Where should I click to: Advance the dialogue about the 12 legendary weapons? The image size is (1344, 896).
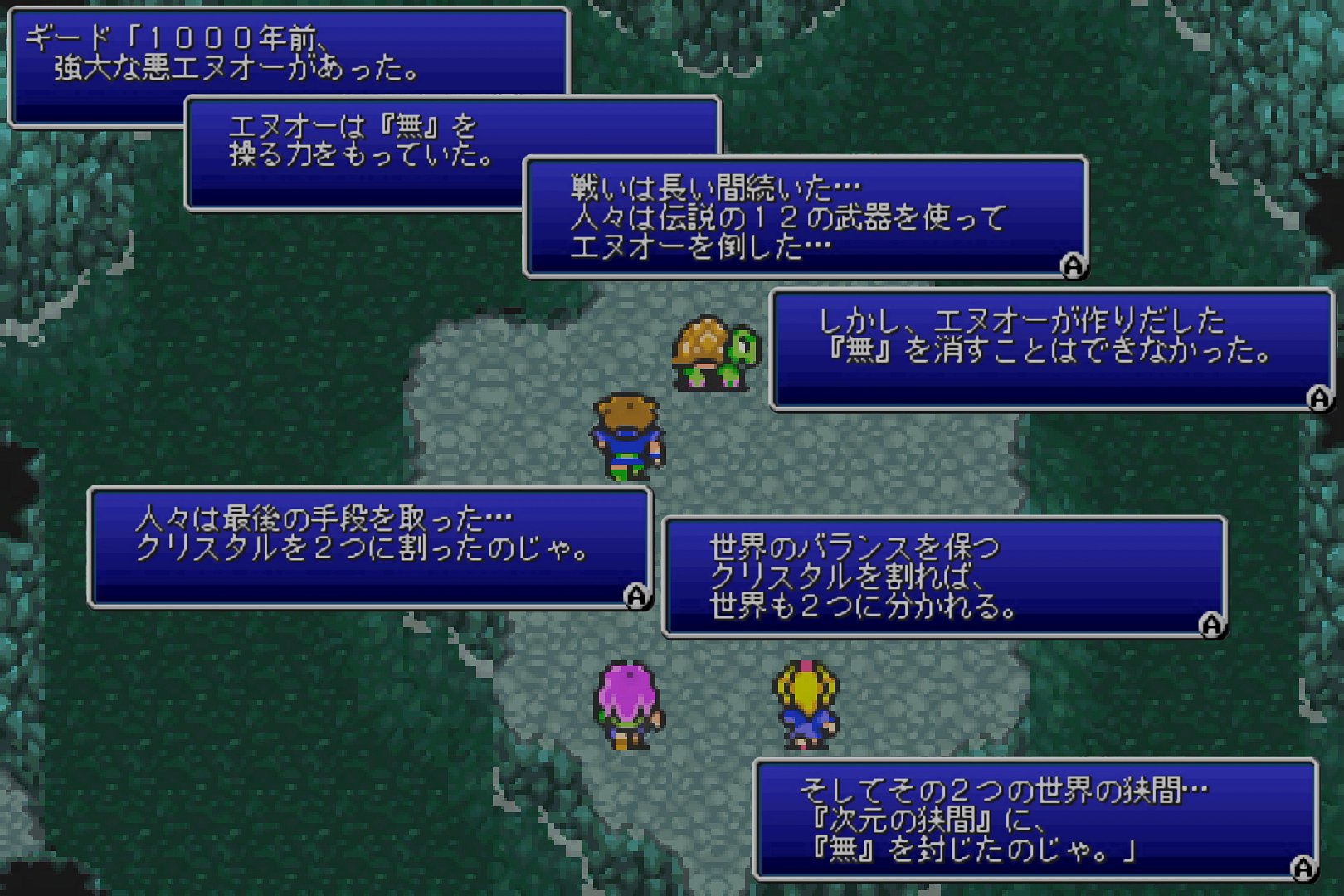click(1073, 265)
